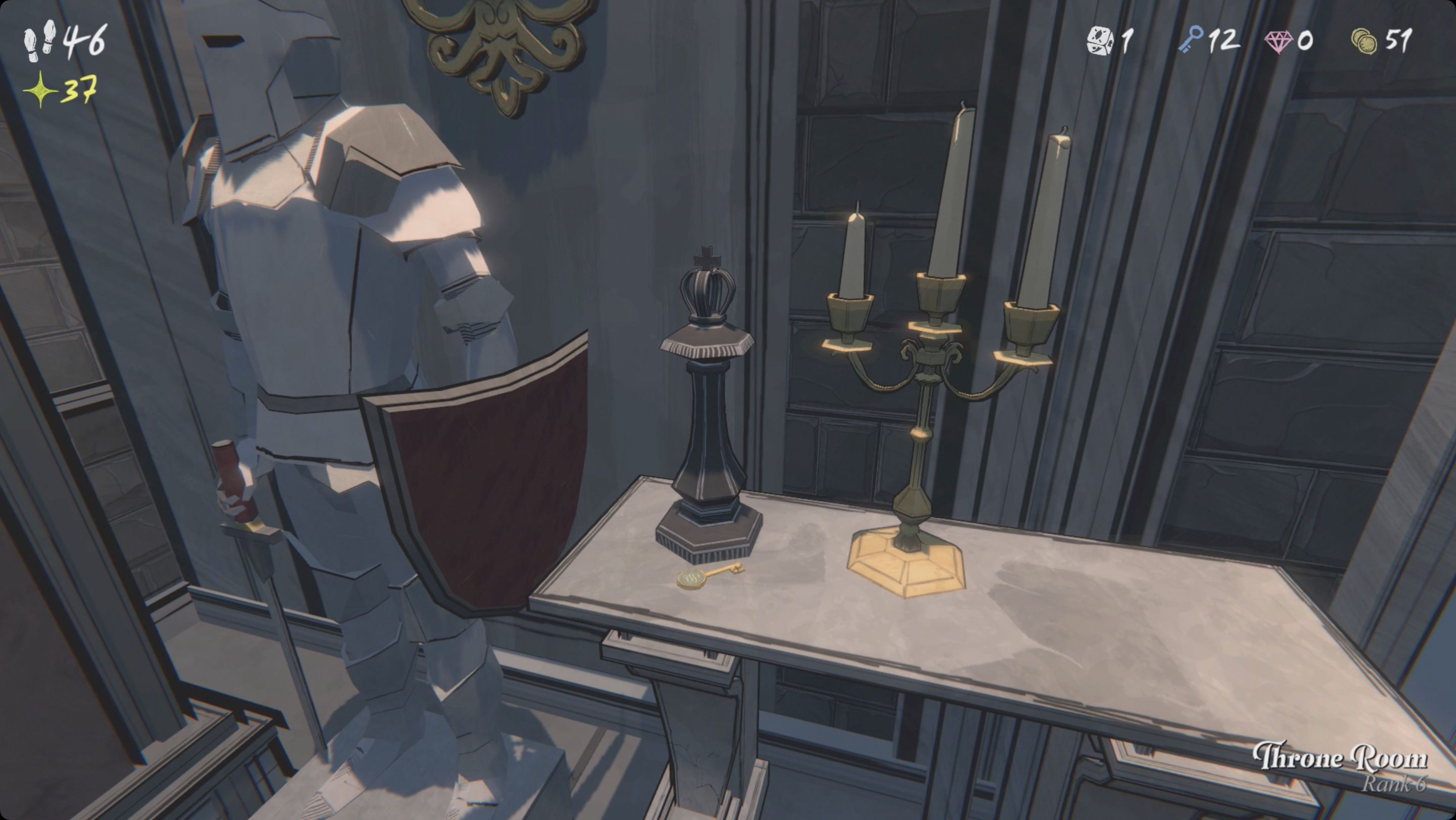Click the step count number 46
This screenshot has width=1456, height=820.
[x=85, y=40]
